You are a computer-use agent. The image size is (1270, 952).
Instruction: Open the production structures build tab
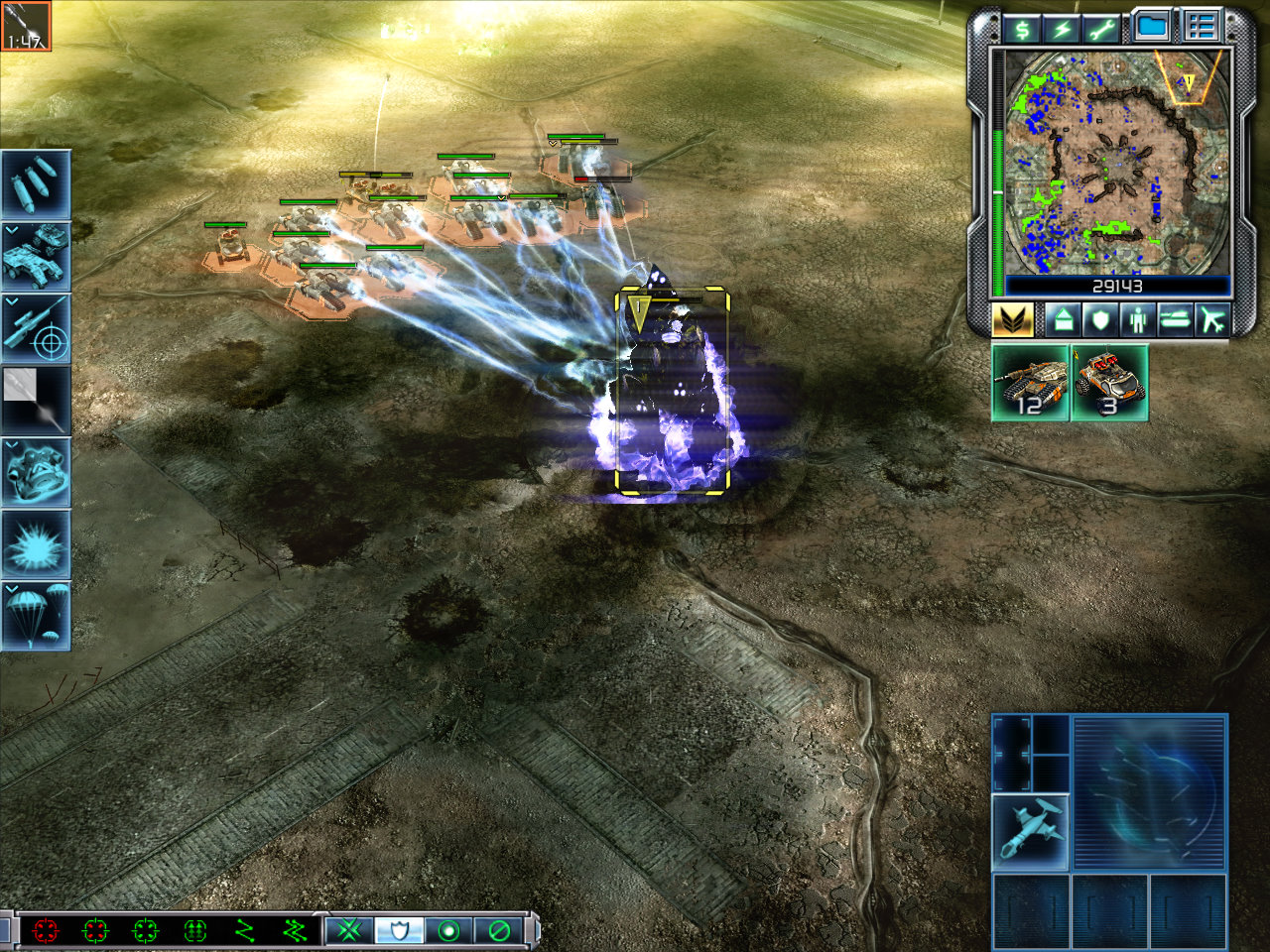click(1063, 320)
